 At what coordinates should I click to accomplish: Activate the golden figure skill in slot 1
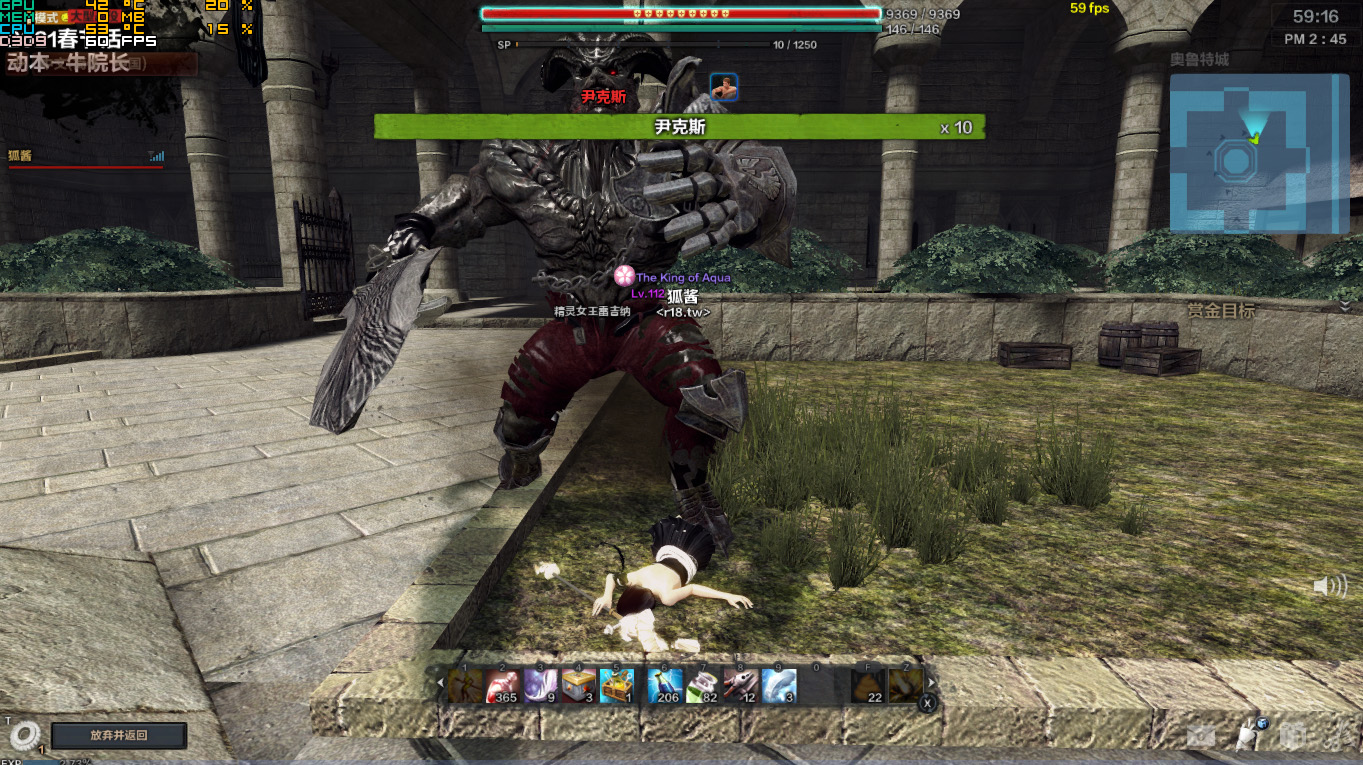(464, 686)
